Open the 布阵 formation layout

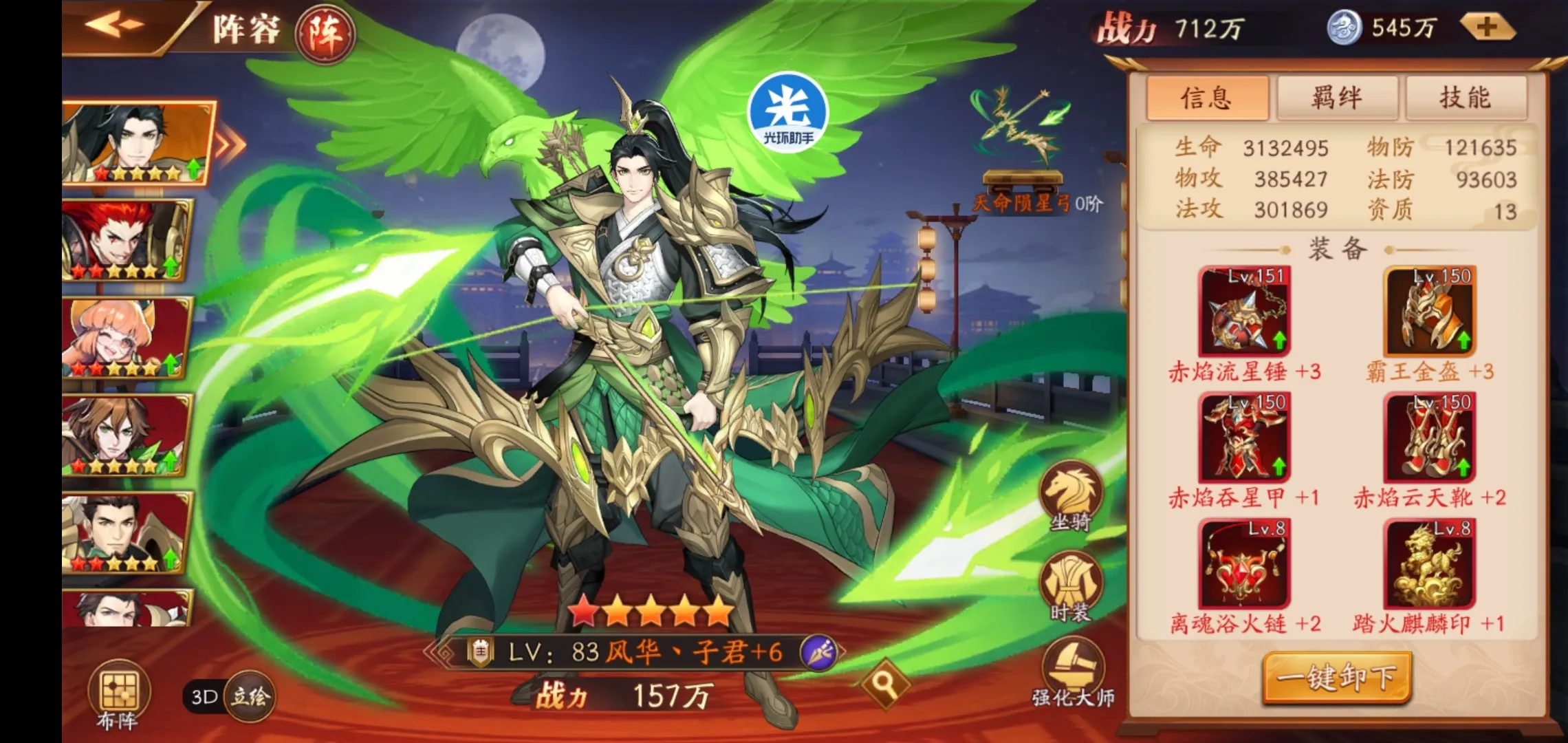(x=118, y=695)
